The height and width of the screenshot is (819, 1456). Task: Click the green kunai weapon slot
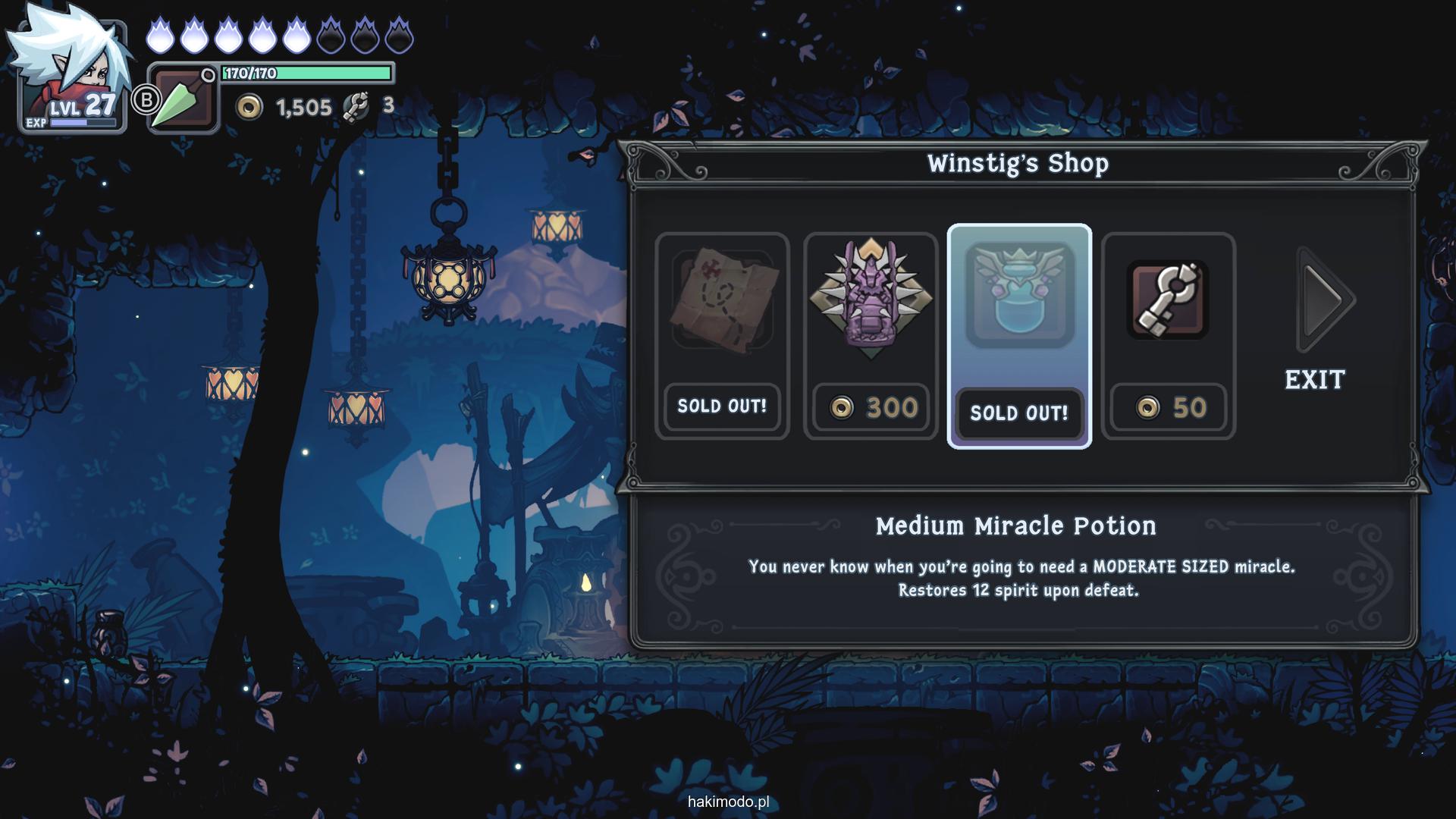click(x=182, y=99)
